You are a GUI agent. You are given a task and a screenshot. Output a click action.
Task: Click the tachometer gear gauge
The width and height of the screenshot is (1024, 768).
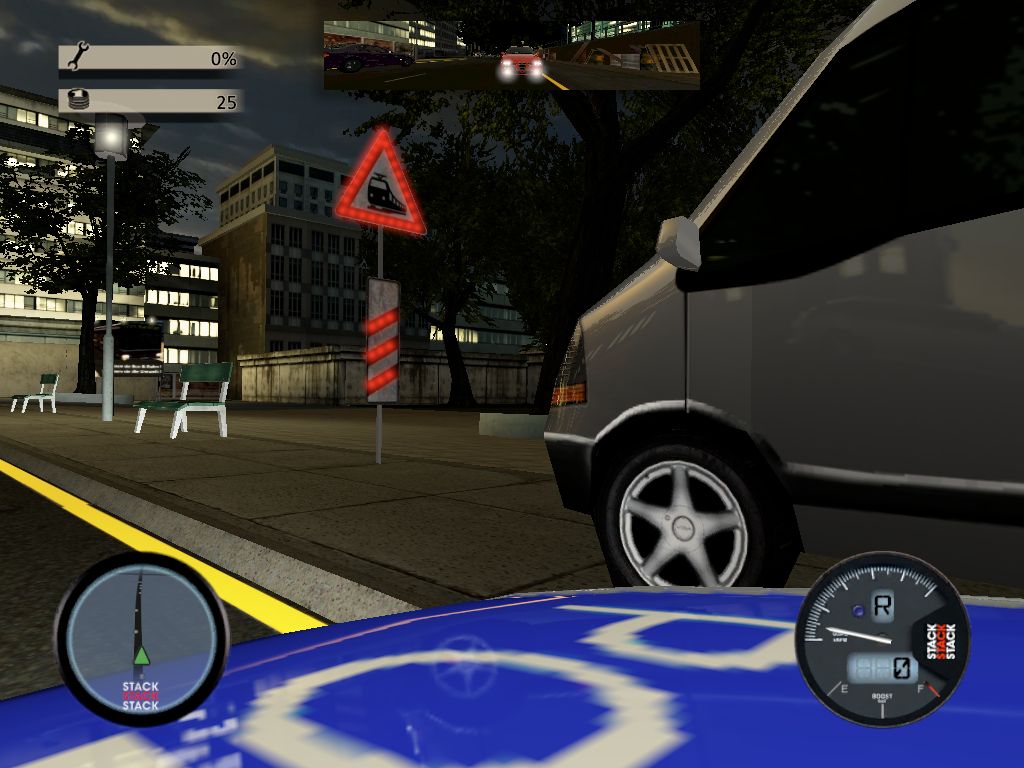[882, 640]
